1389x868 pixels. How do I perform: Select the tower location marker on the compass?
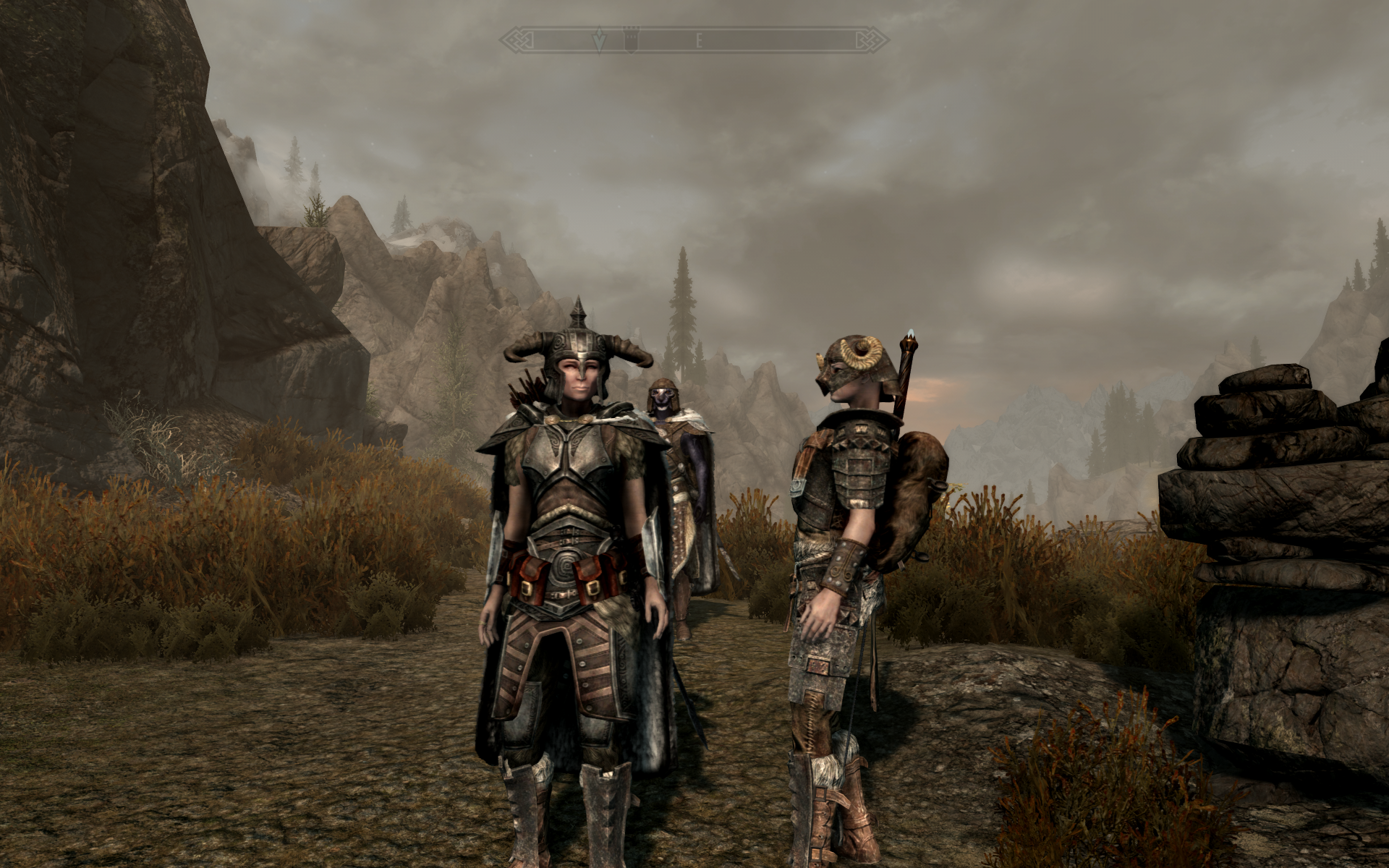pos(631,41)
